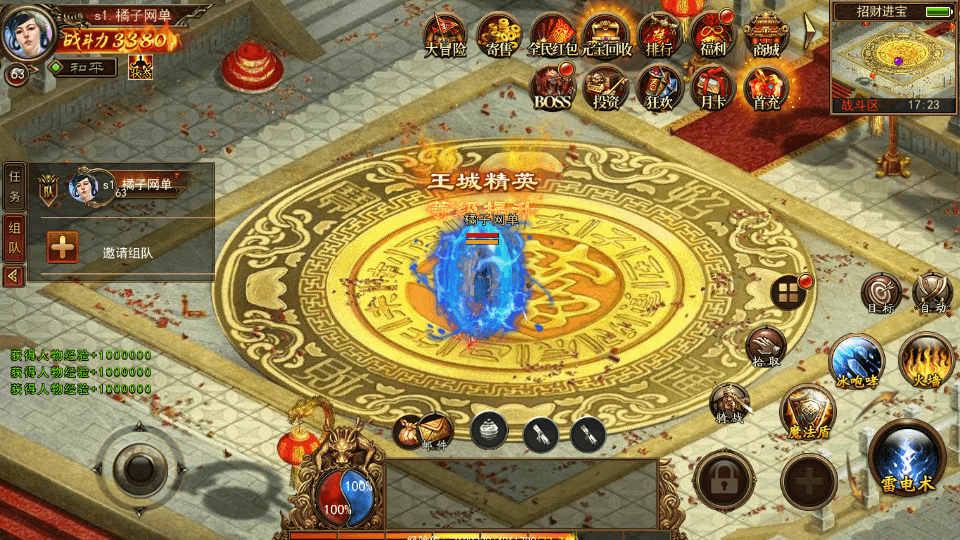The image size is (960, 540).
Task: Open the 全民红包 red packet event
Action: point(551,33)
